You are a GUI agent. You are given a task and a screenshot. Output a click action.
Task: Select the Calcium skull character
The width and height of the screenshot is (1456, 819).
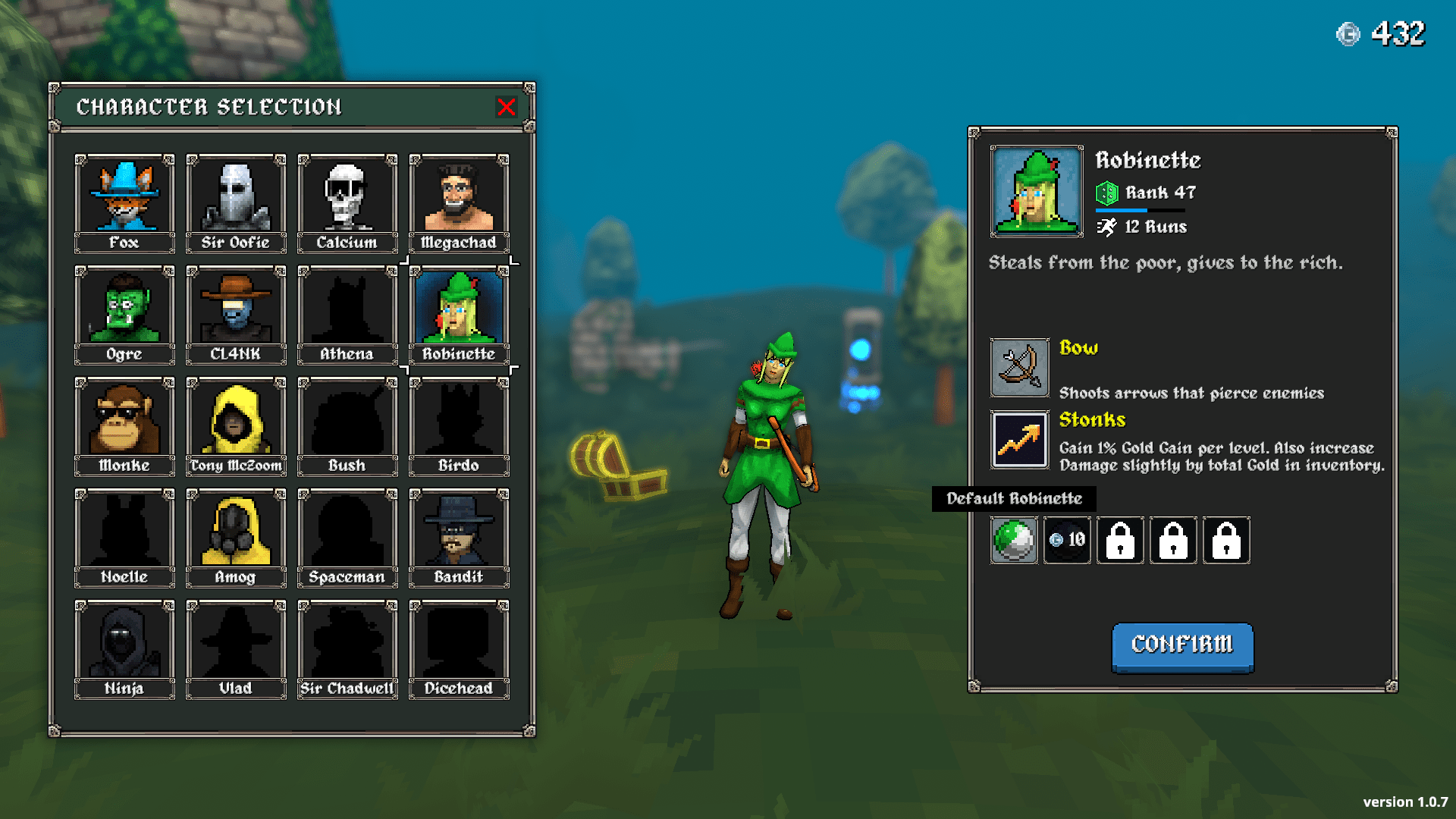coord(347,196)
